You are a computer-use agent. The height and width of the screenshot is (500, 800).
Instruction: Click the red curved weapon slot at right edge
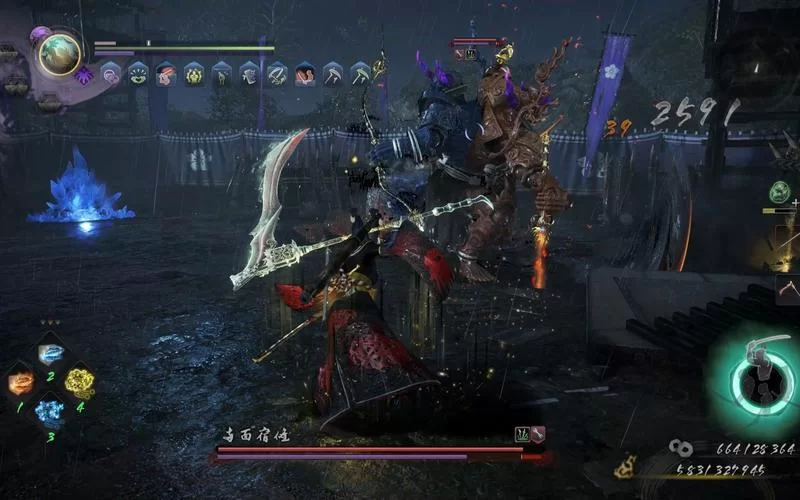(x=788, y=290)
